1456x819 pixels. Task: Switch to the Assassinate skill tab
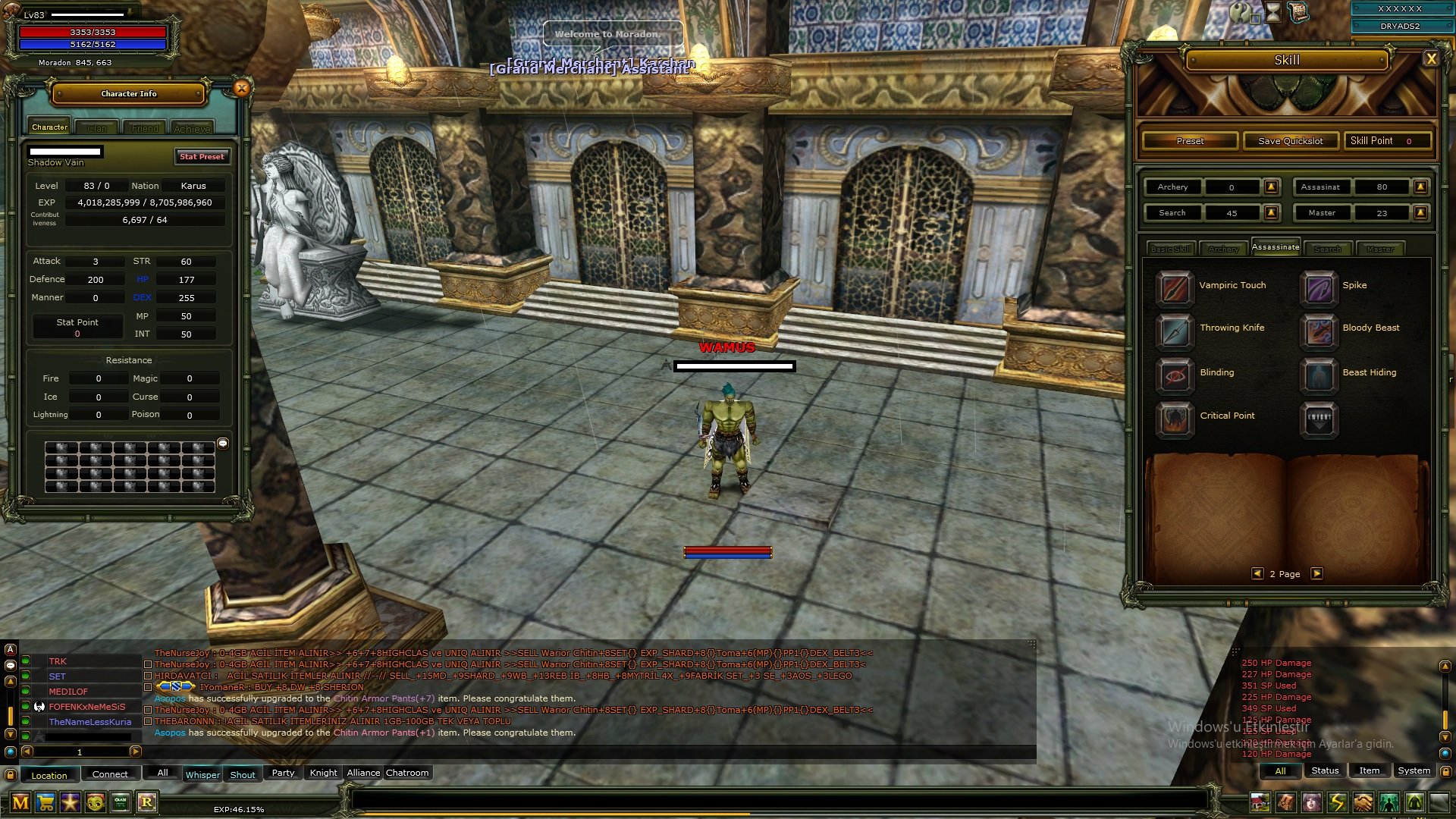point(1276,246)
